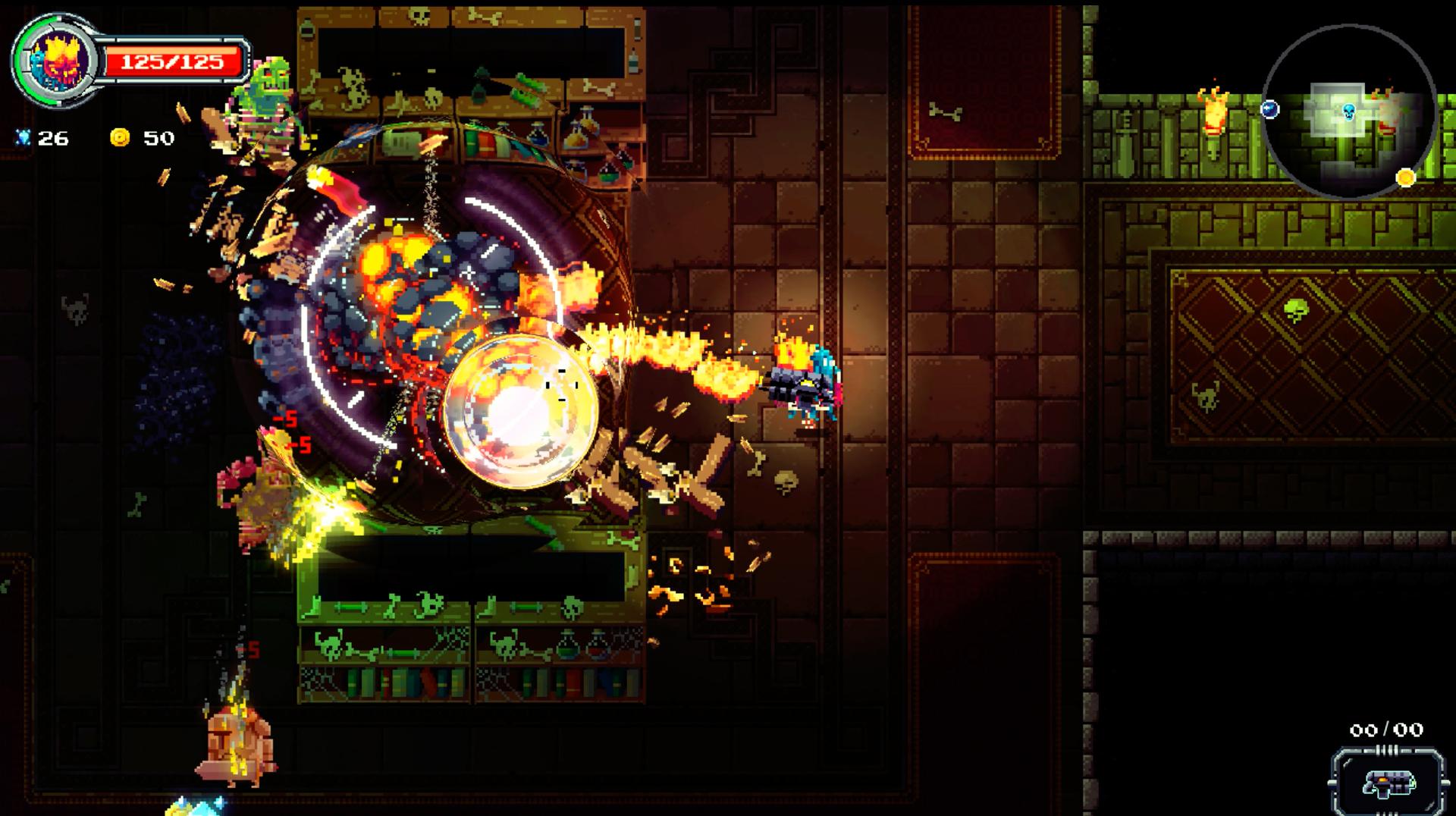This screenshot has height=816, width=1456.
Task: Select the gem count showing 26
Action: coord(55,139)
